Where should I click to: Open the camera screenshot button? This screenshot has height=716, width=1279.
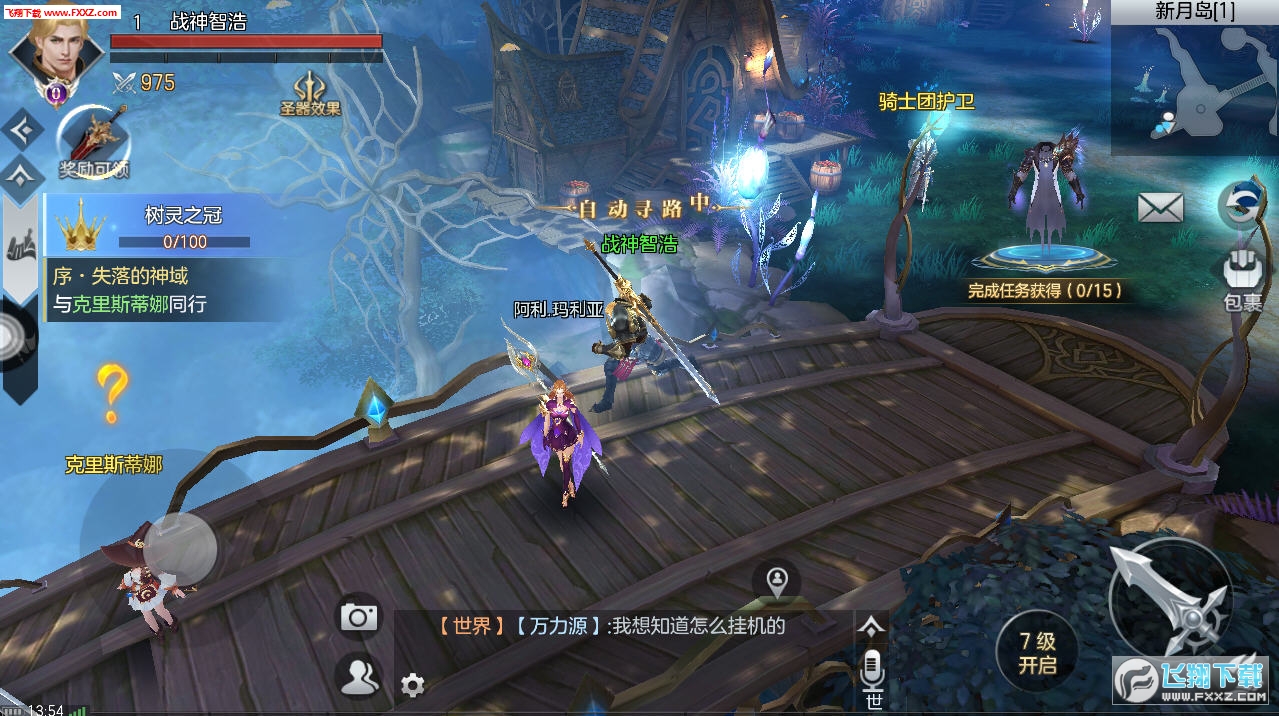pos(358,616)
